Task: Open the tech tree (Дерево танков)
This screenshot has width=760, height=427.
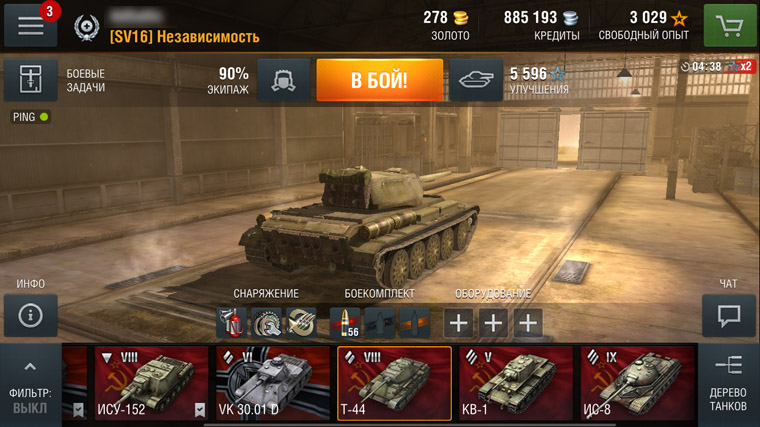Action: [x=728, y=385]
